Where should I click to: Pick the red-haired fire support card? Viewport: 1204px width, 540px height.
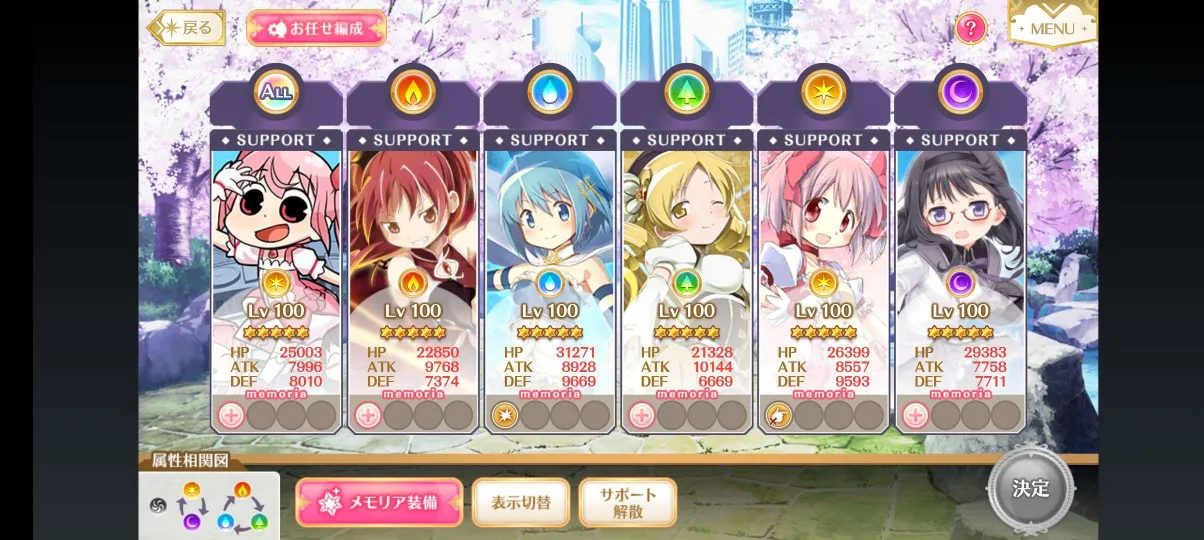click(x=413, y=230)
